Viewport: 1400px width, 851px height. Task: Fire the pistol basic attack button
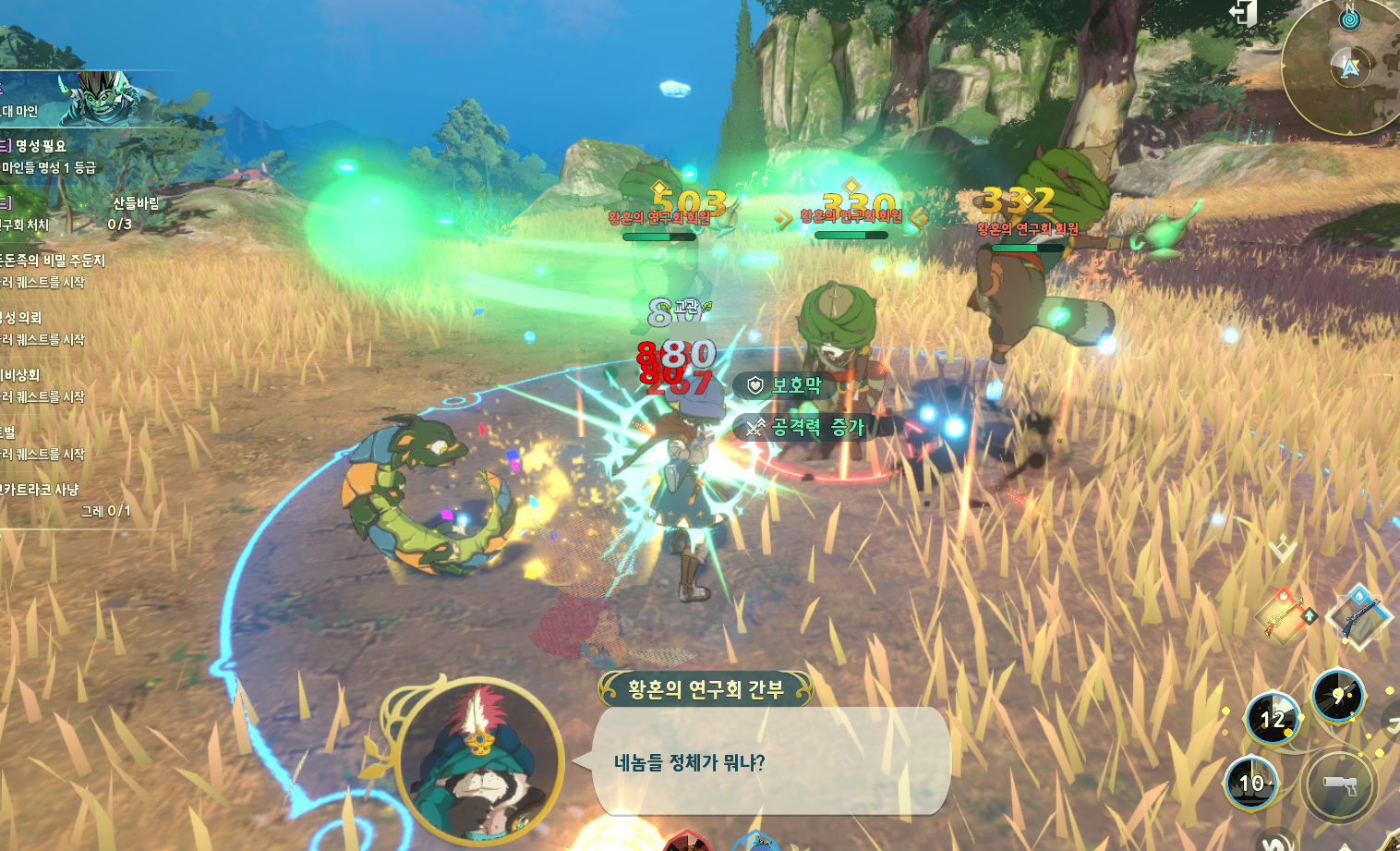point(1339,786)
